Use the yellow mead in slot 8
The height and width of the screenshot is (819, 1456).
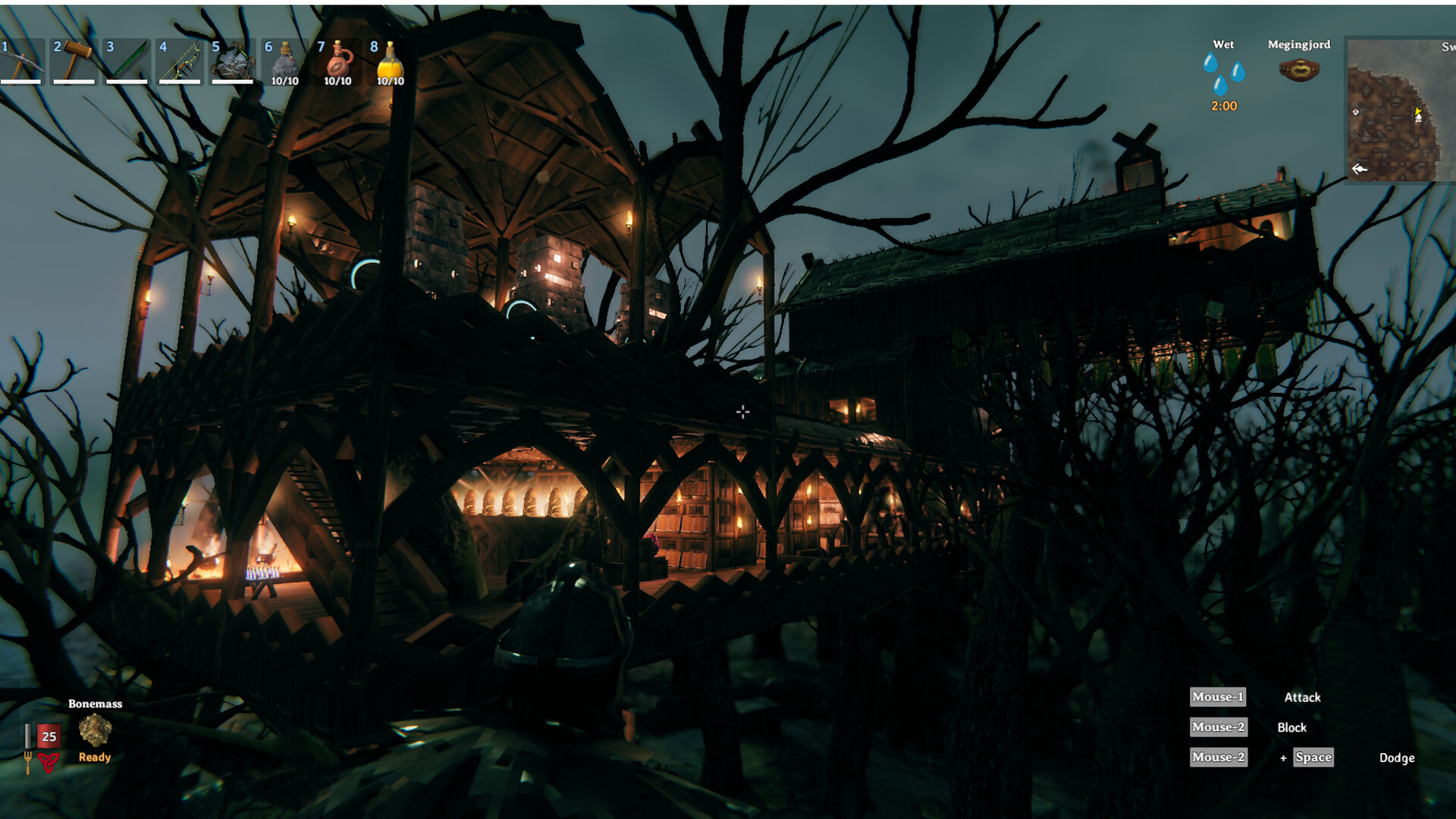pos(391,61)
